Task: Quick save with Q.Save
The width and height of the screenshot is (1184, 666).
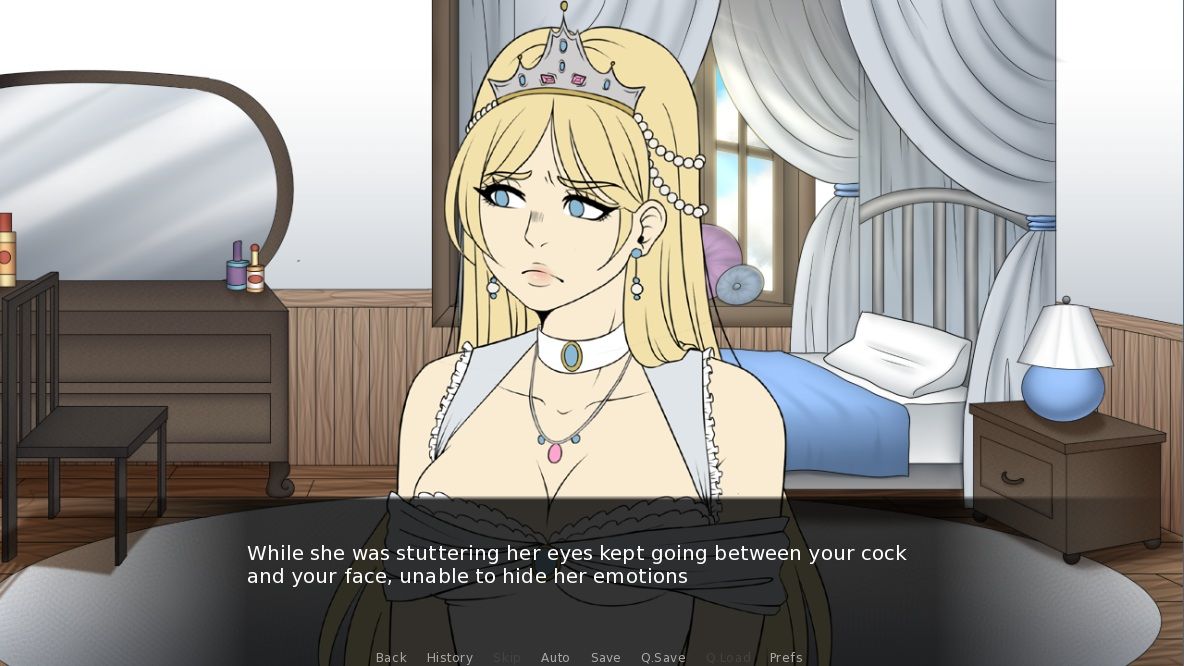Action: pyautogui.click(x=663, y=657)
